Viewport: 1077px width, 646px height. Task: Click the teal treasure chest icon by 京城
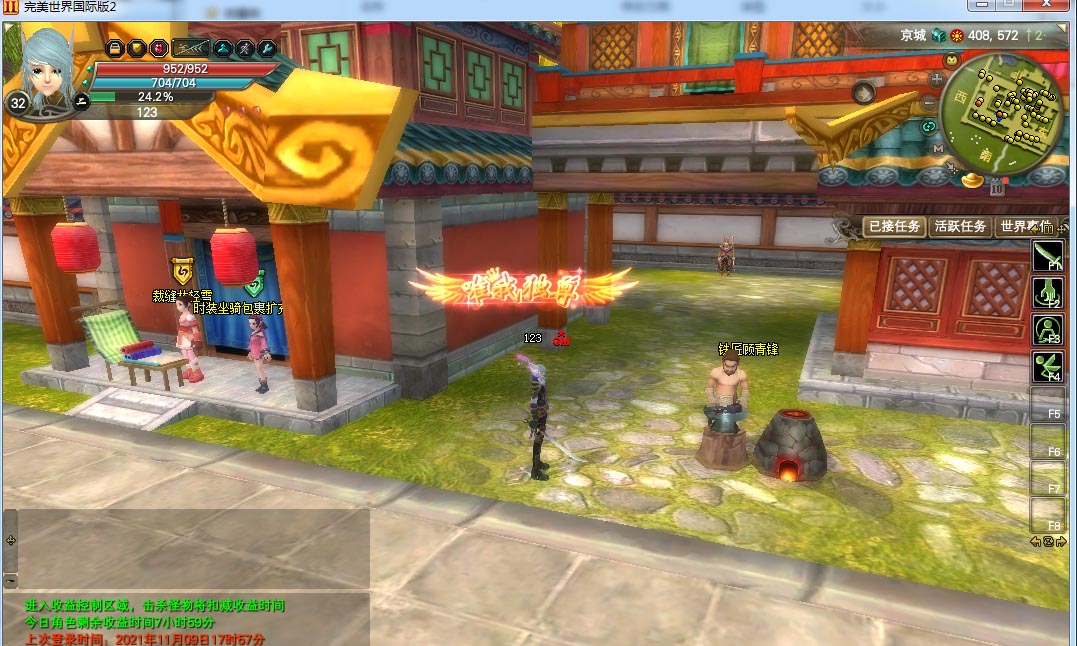point(938,35)
